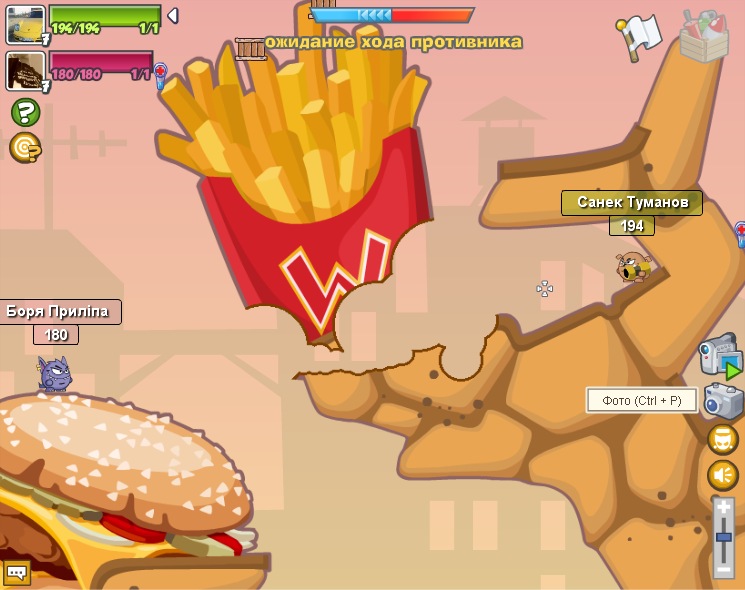
Task: Open the weapons crate inventory
Action: point(704,35)
